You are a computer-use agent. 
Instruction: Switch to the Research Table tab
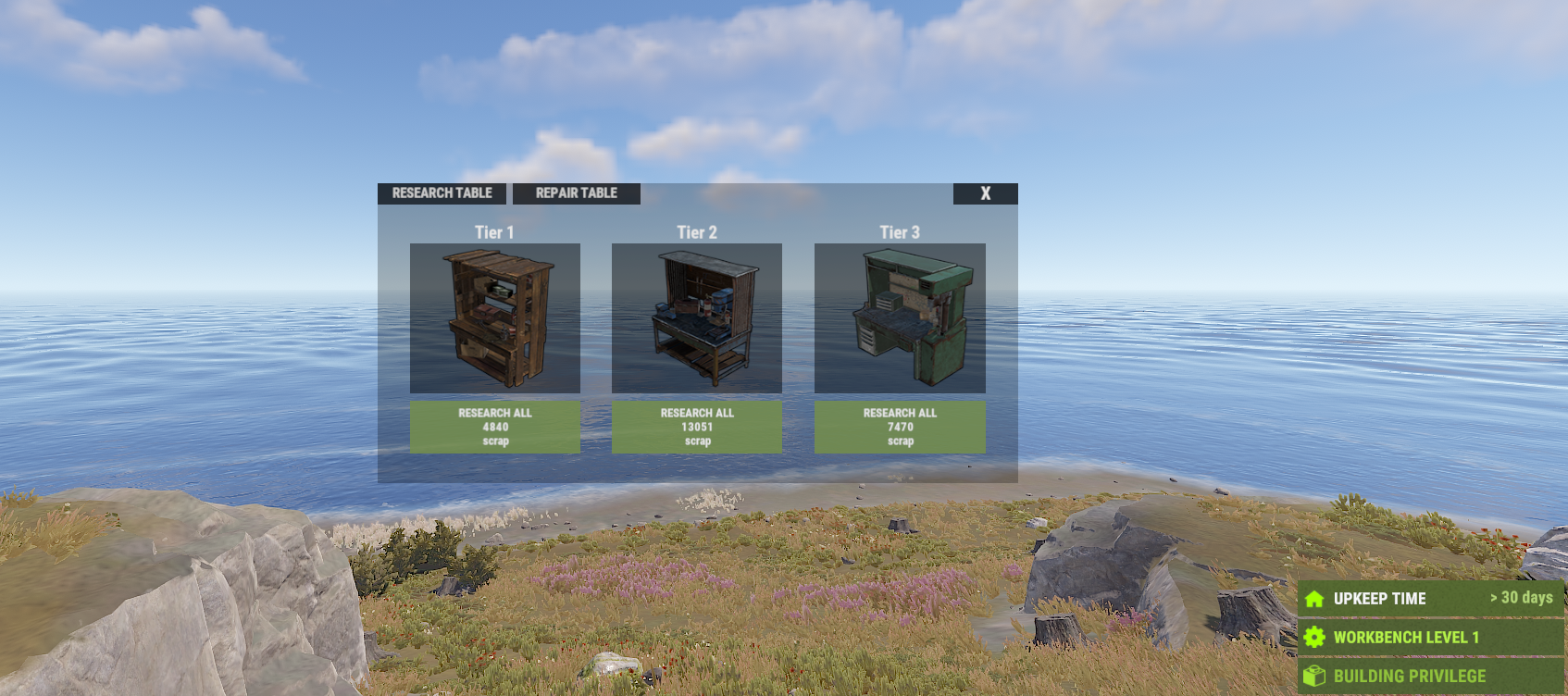[442, 193]
